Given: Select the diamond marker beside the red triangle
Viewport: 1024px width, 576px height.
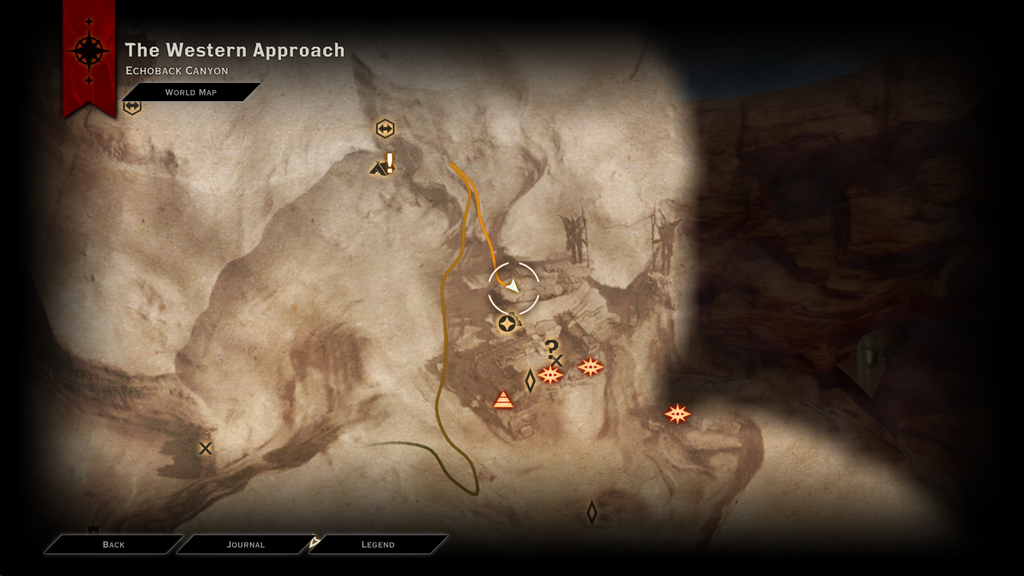Looking at the screenshot, I should pyautogui.click(x=530, y=380).
